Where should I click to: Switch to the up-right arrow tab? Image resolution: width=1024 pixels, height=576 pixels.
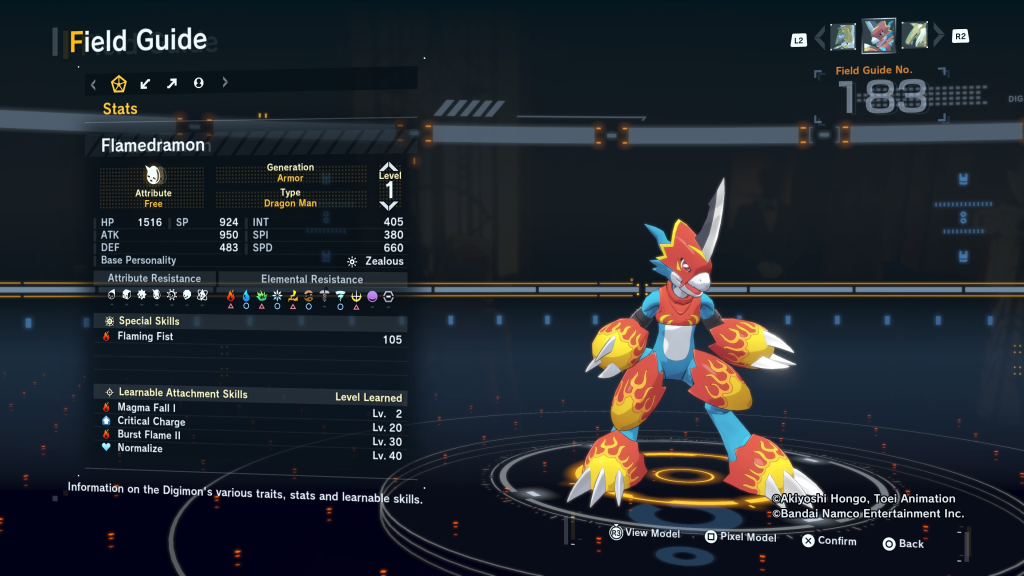(x=172, y=83)
